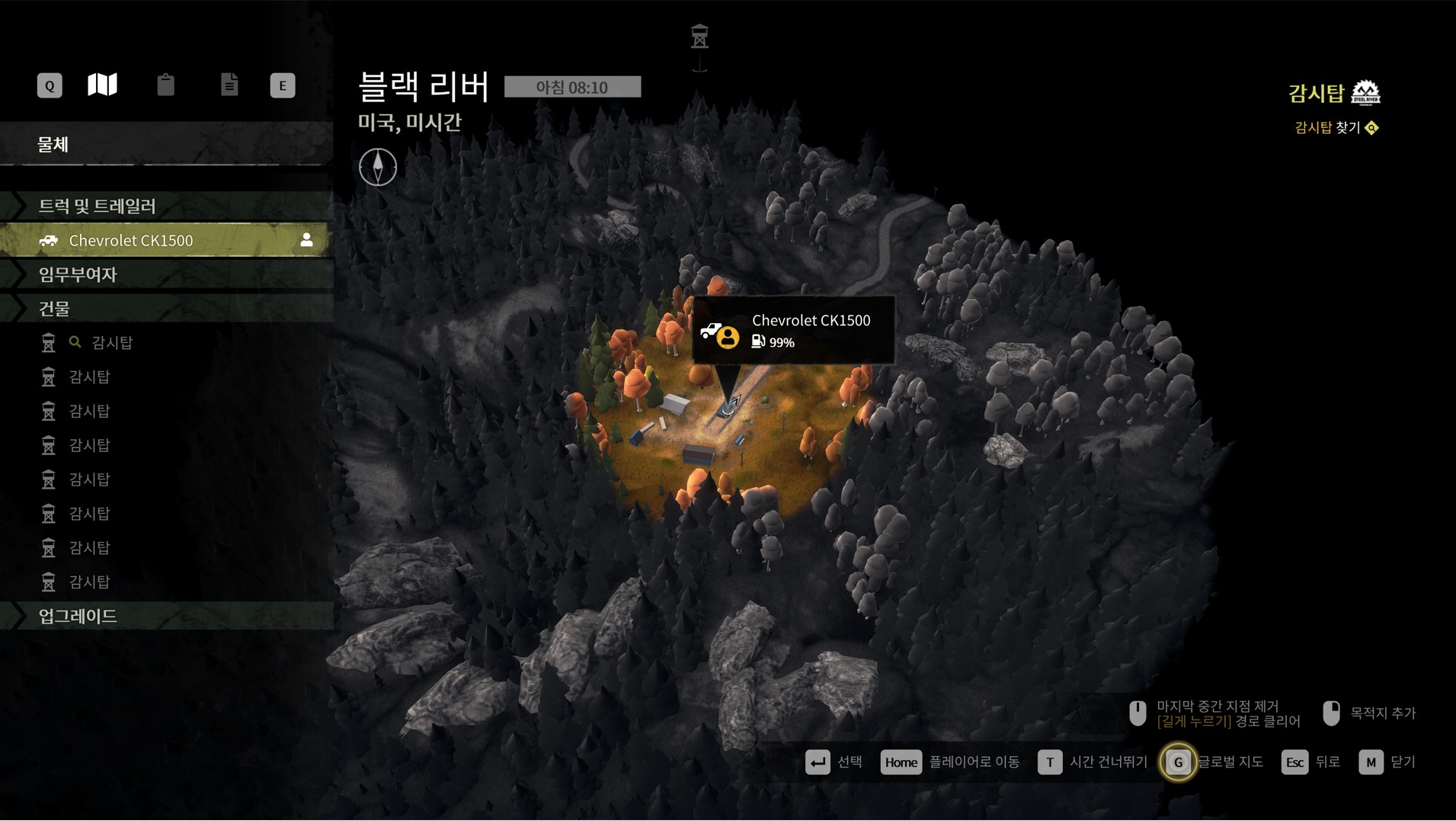Screen dimensions: 1456x821
Task: Switch to the clipboard tasks tab
Action: tap(165, 85)
